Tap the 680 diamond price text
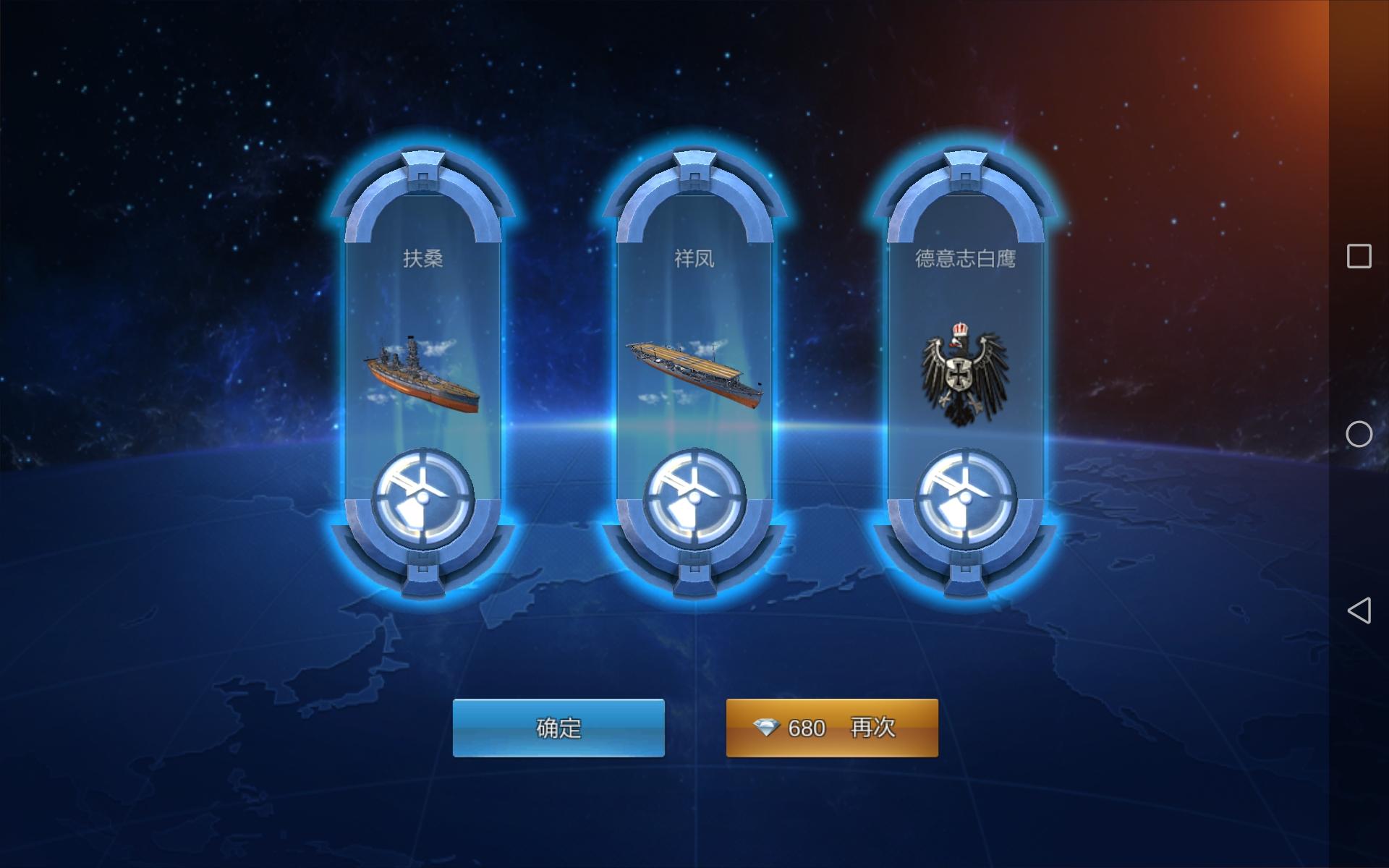Screen dimensions: 1389x868 click(x=809, y=728)
